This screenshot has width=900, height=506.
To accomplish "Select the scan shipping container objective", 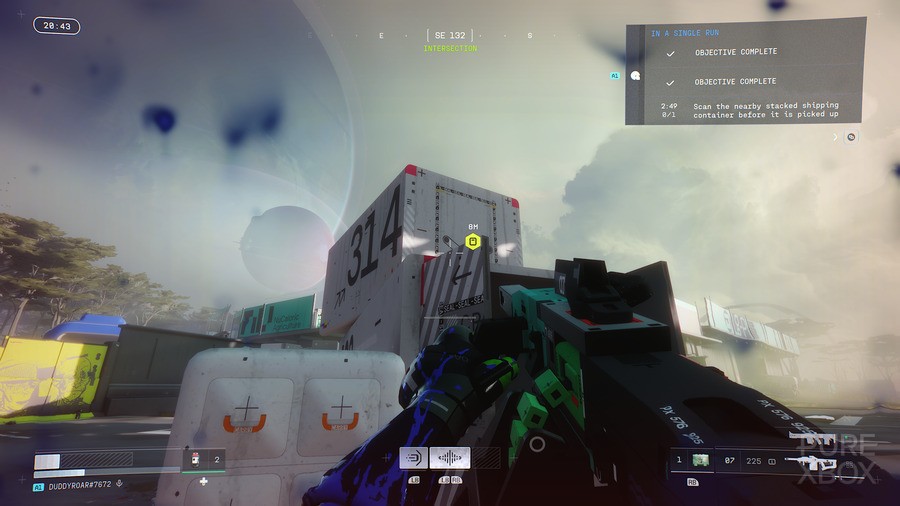I will coord(766,110).
